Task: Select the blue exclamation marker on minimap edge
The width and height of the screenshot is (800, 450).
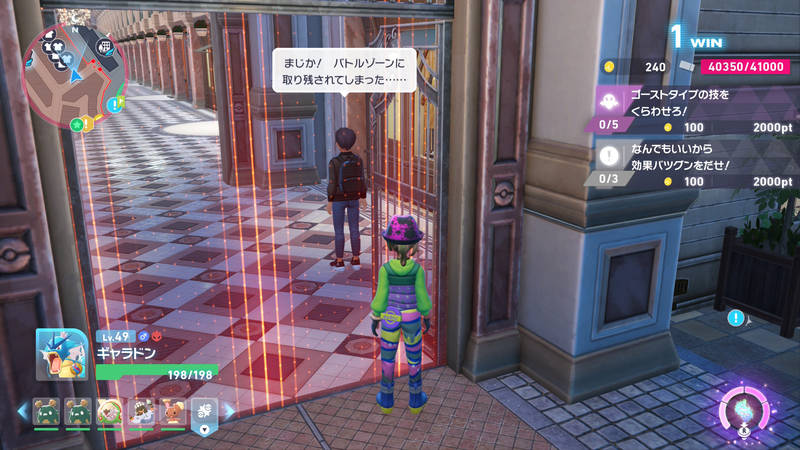Action: [x=116, y=104]
